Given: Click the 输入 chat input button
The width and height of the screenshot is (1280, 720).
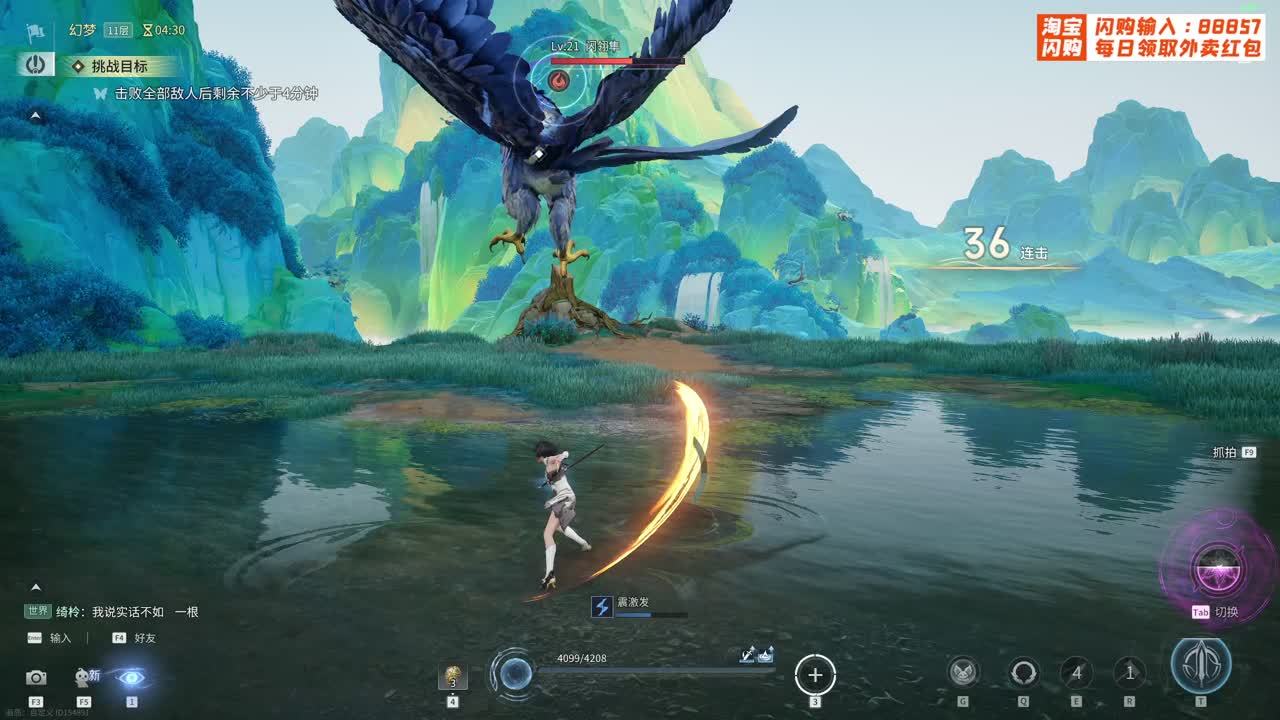Looking at the screenshot, I should [x=60, y=638].
